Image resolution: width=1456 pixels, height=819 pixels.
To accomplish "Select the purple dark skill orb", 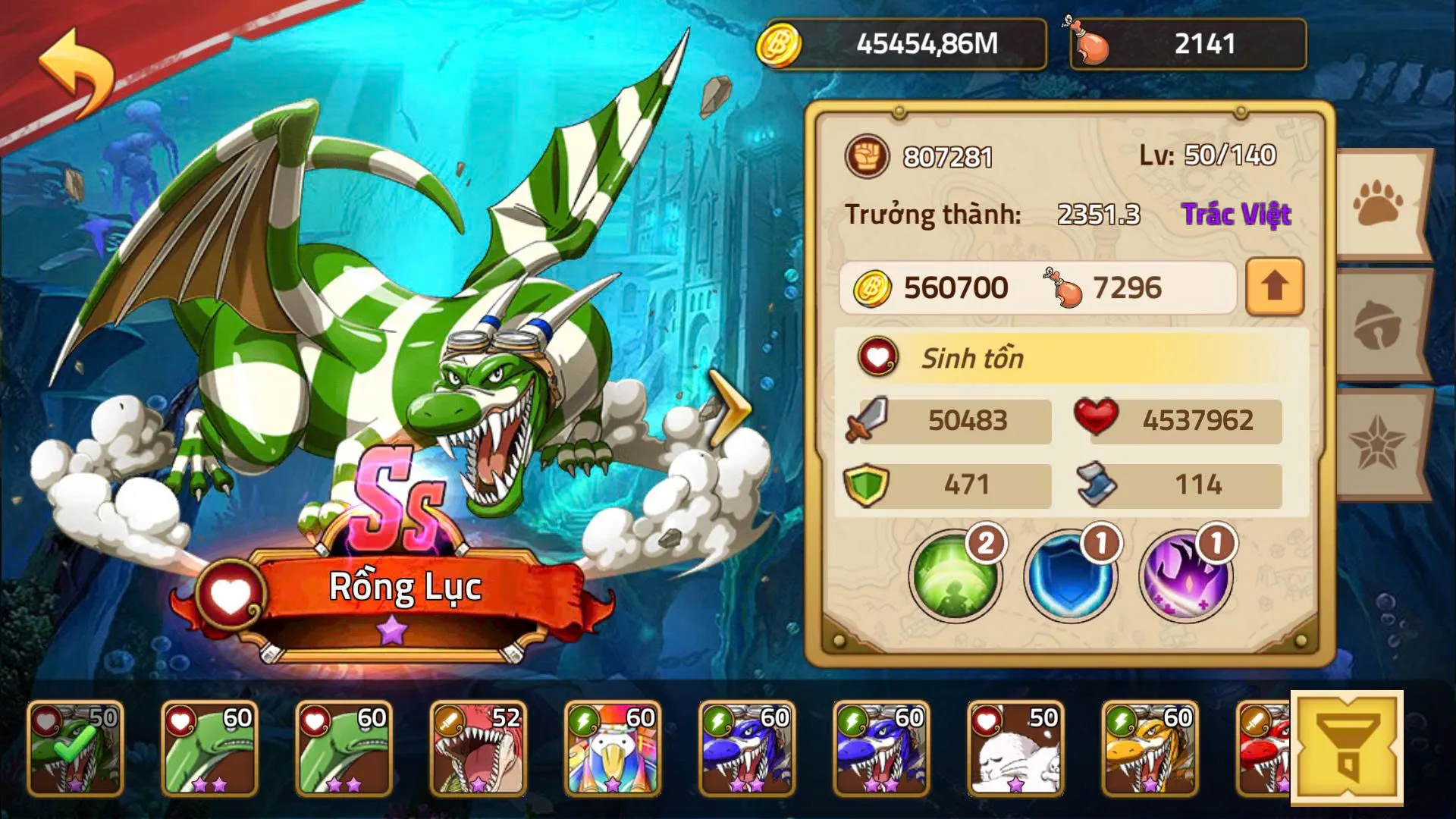I will click(x=1189, y=576).
